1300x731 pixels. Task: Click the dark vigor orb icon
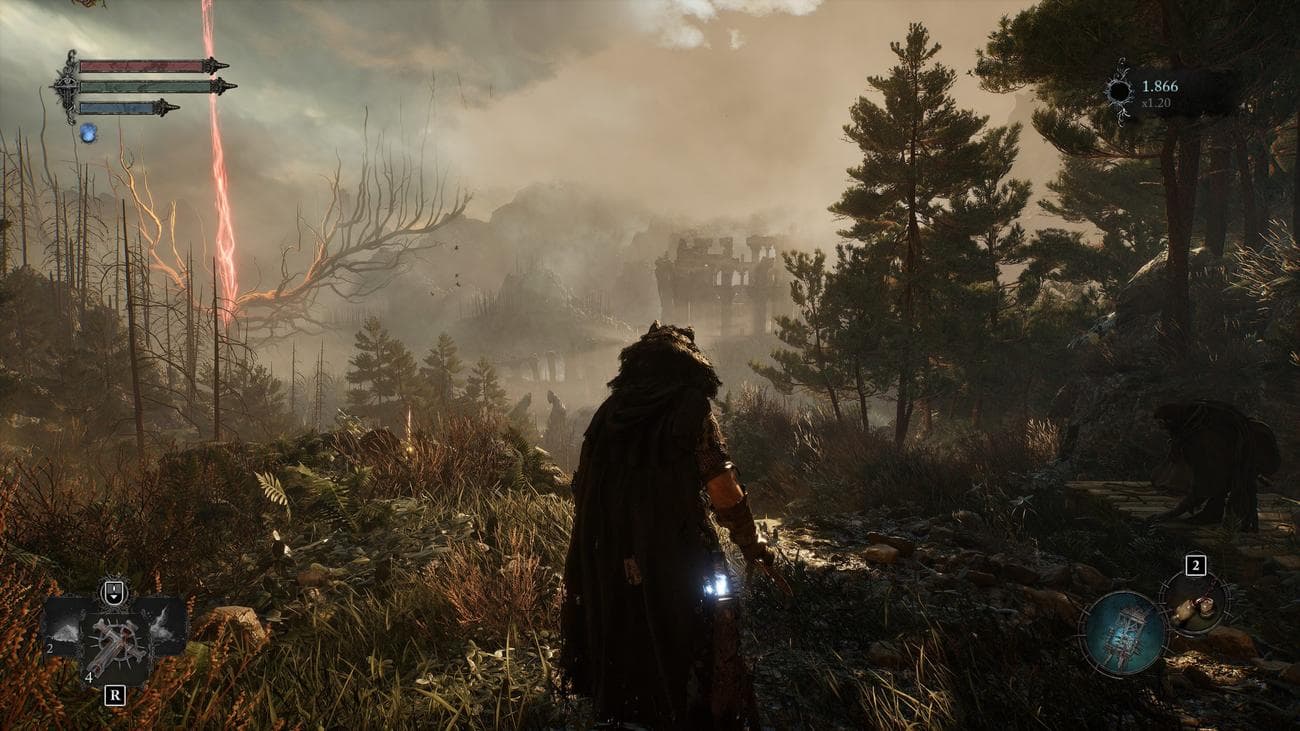(1120, 93)
